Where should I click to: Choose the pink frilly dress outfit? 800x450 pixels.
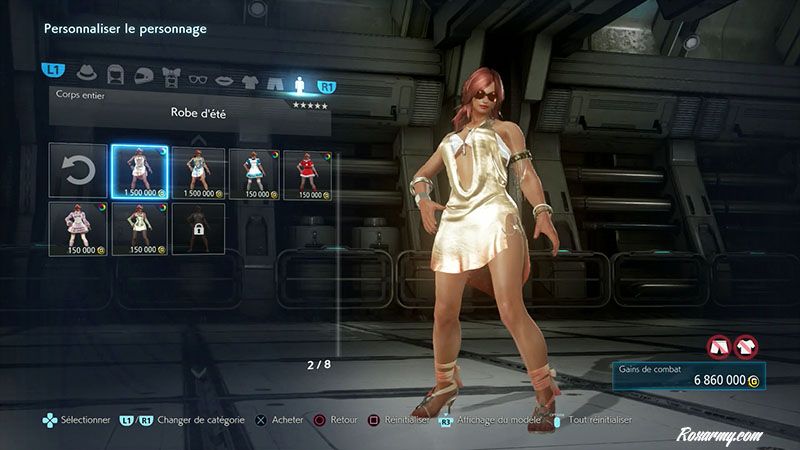[x=76, y=228]
